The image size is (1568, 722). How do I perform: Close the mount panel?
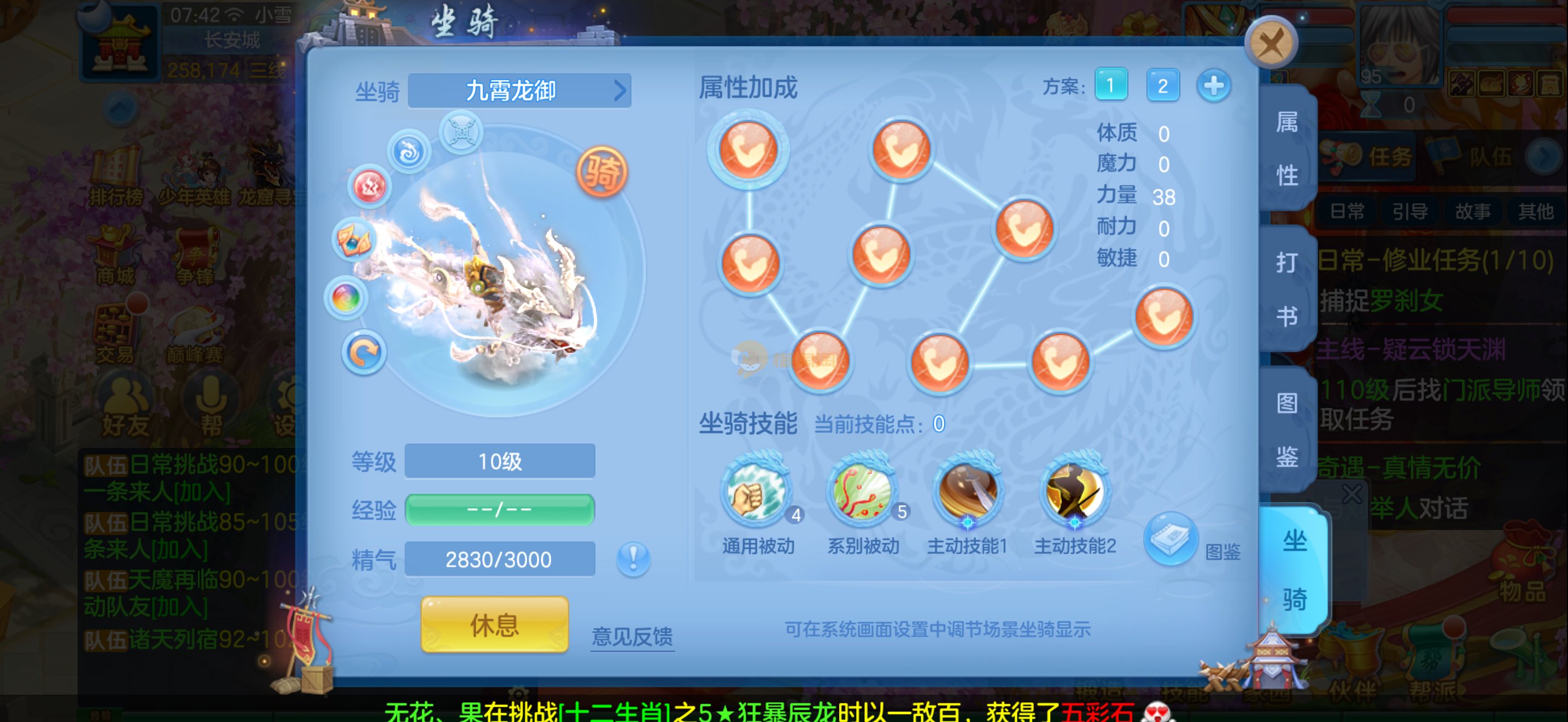point(1271,43)
